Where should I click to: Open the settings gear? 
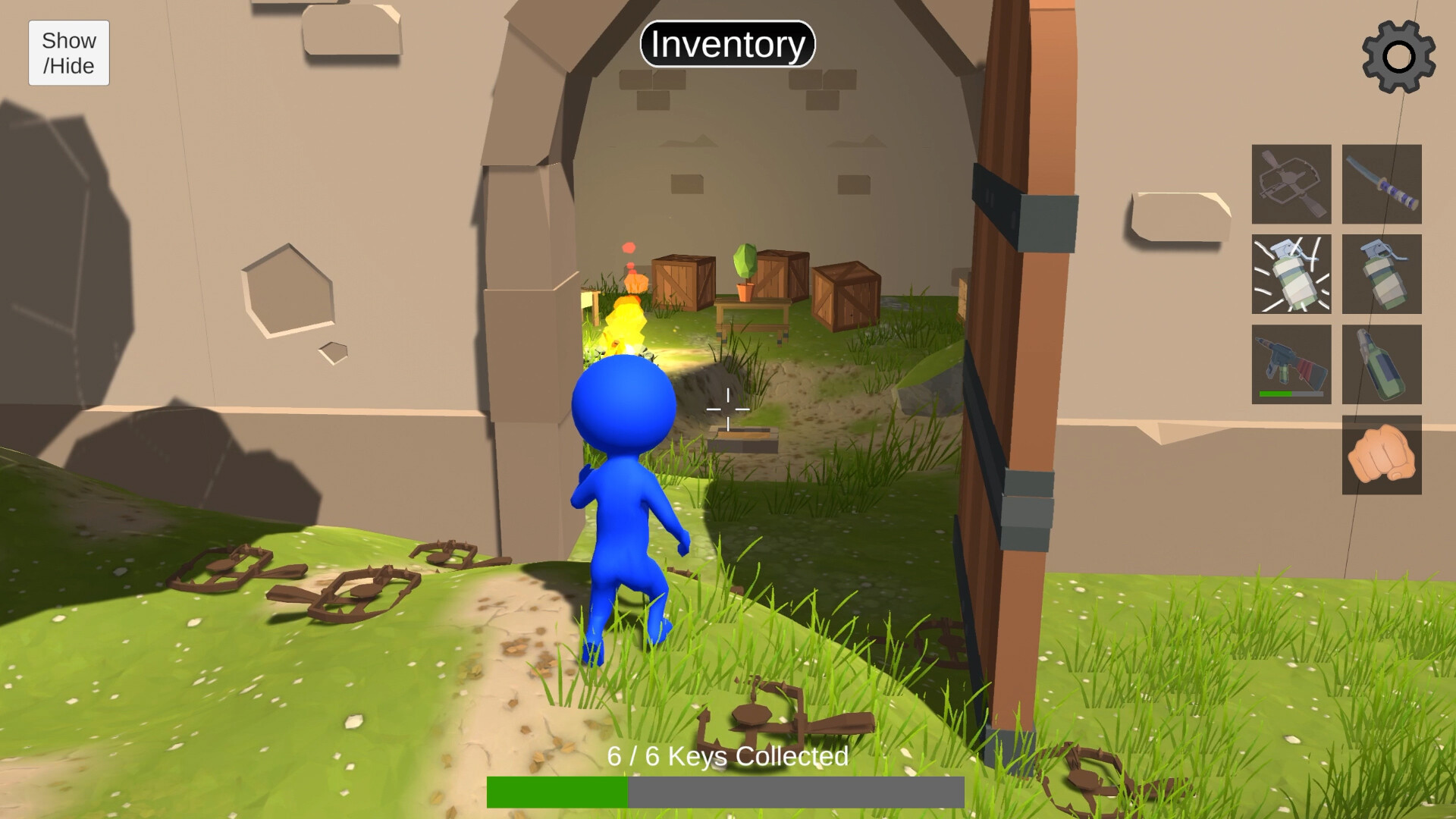pos(1398,55)
